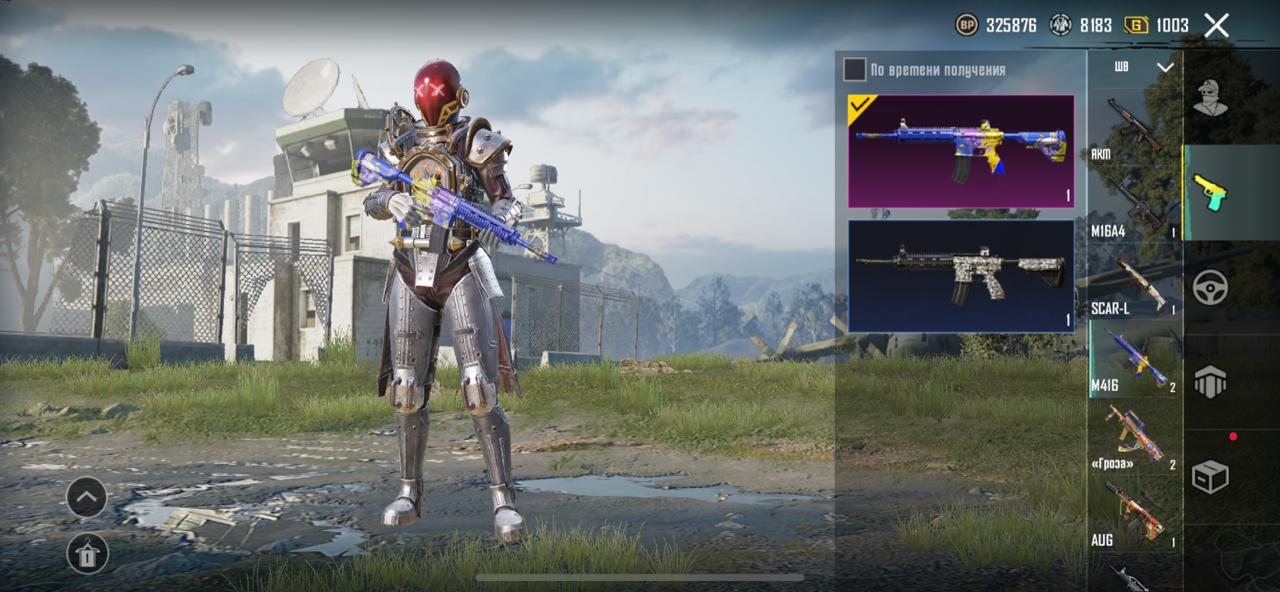
Task: Select the blue-yellow M416 skin
Action: point(961,151)
